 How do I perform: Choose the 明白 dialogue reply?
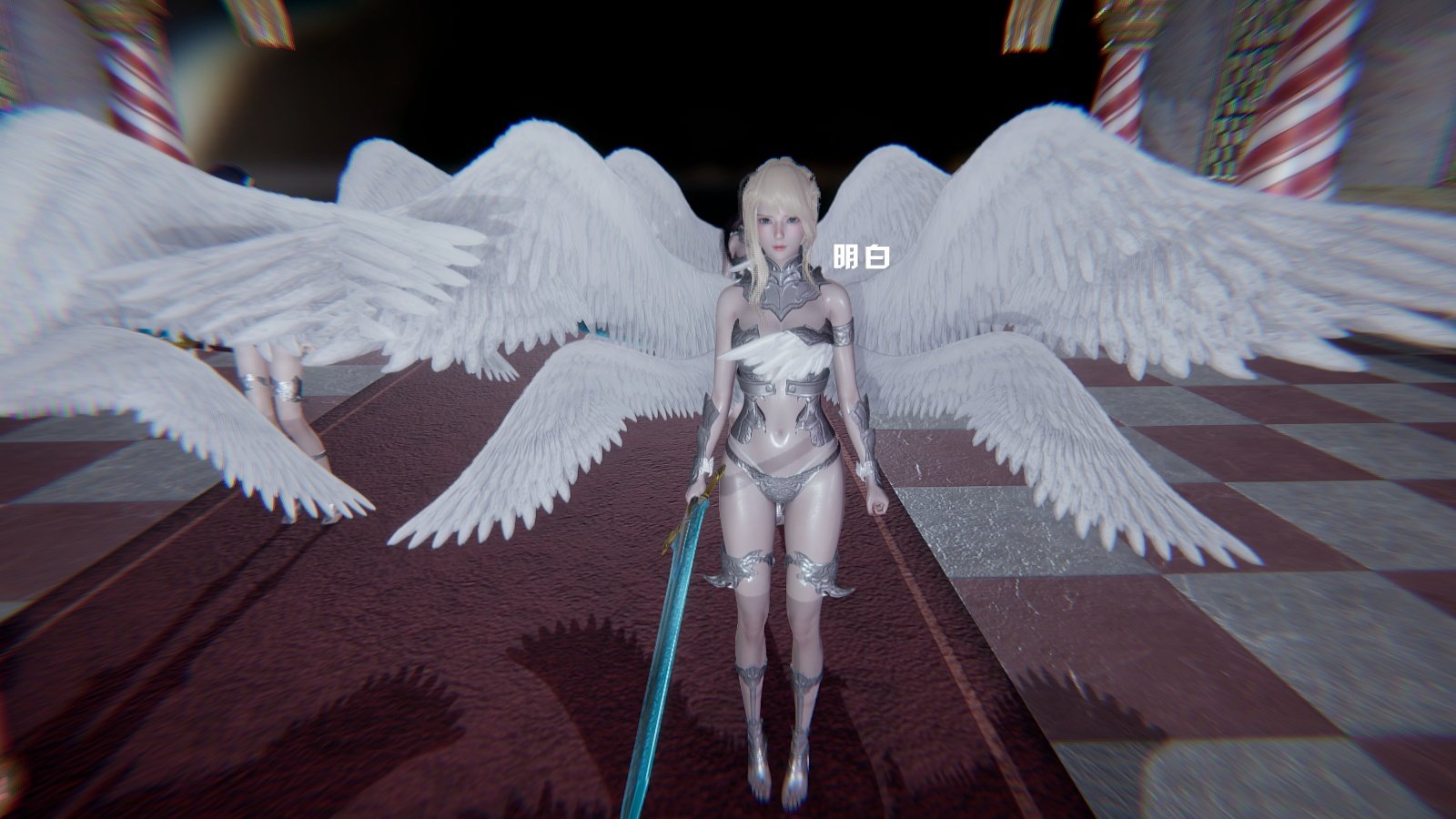(861, 258)
